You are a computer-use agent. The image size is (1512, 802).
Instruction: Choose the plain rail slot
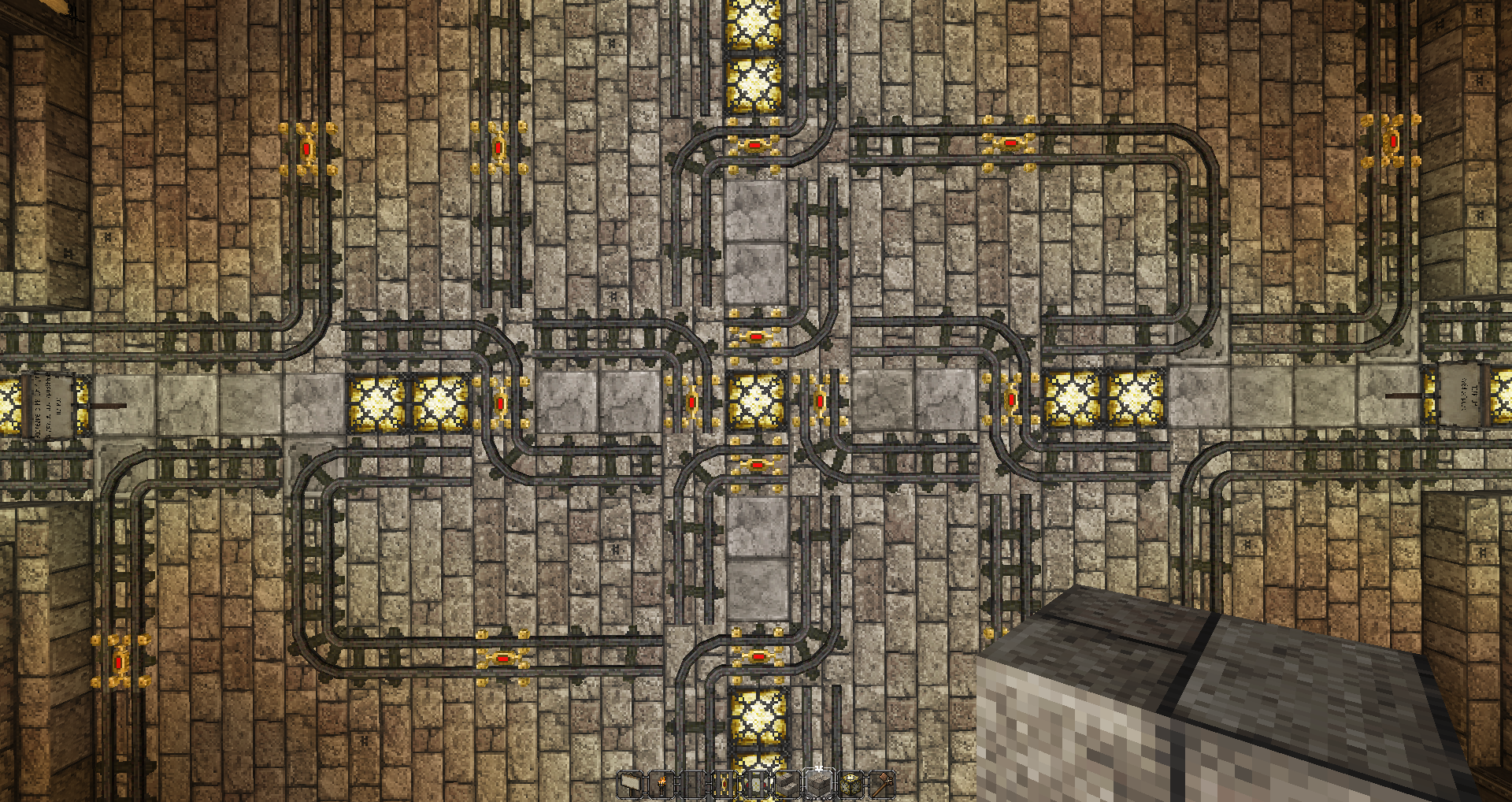pos(693,785)
